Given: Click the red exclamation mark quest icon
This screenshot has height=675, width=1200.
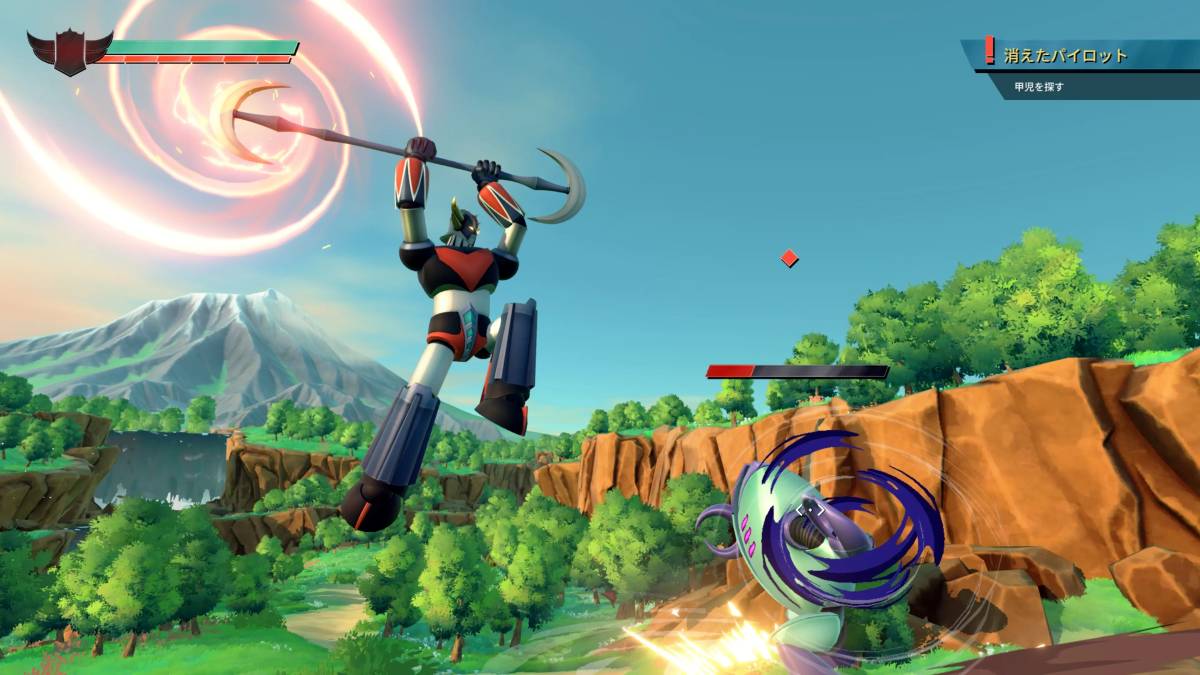Looking at the screenshot, I should coord(990,50).
